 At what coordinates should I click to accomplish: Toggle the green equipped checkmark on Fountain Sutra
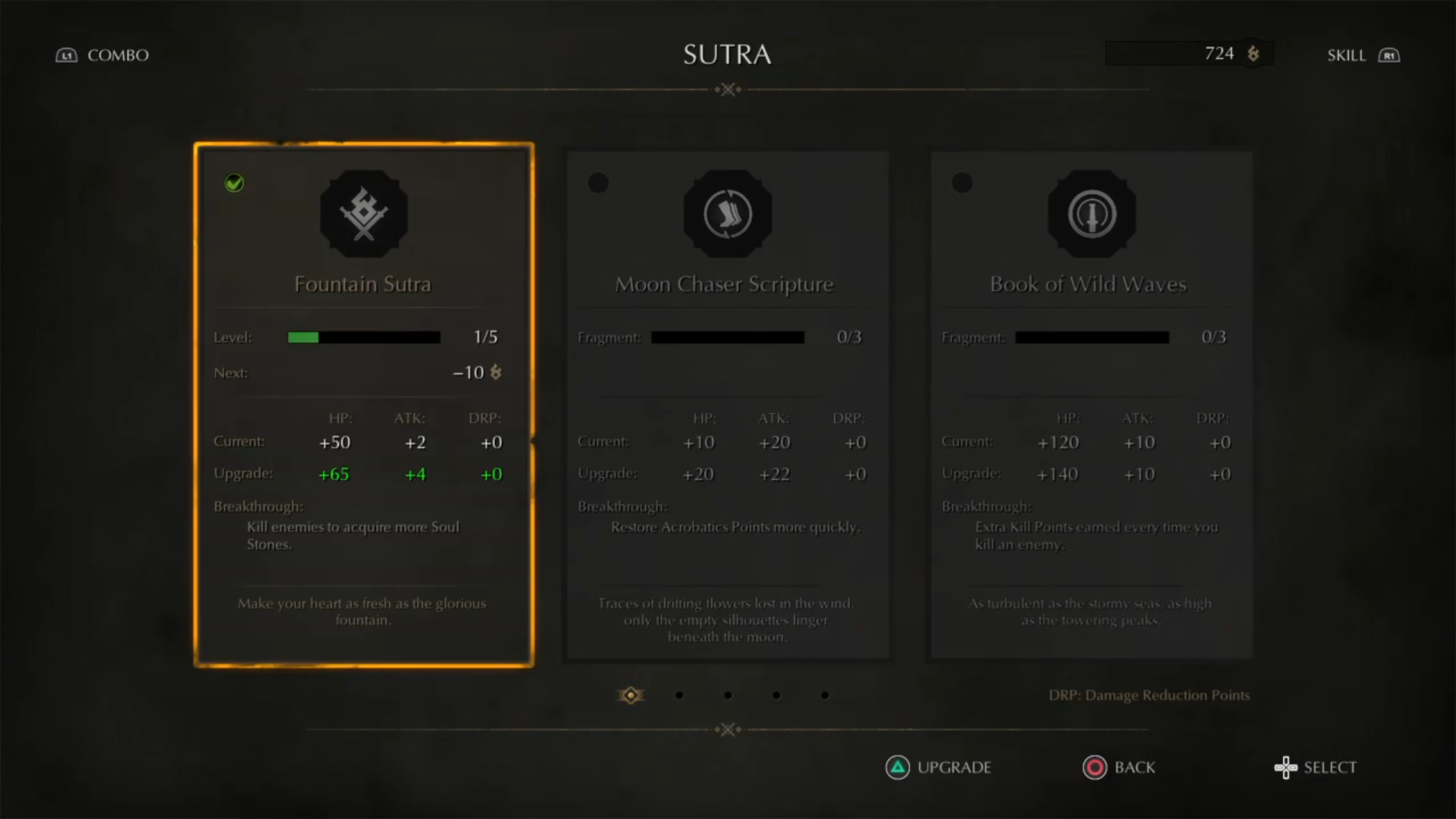click(x=234, y=183)
